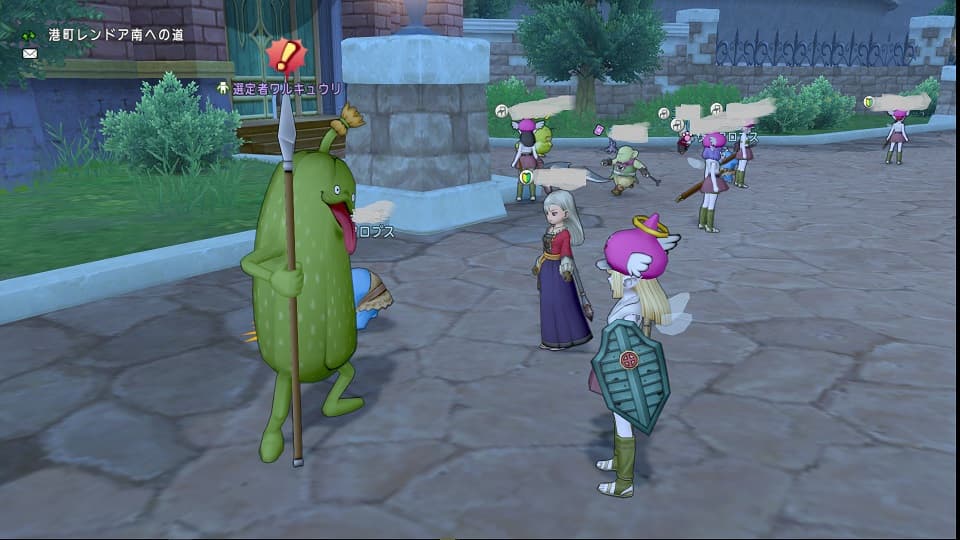Click the red exclamation quest marker
960x540 pixels.
coord(287,56)
